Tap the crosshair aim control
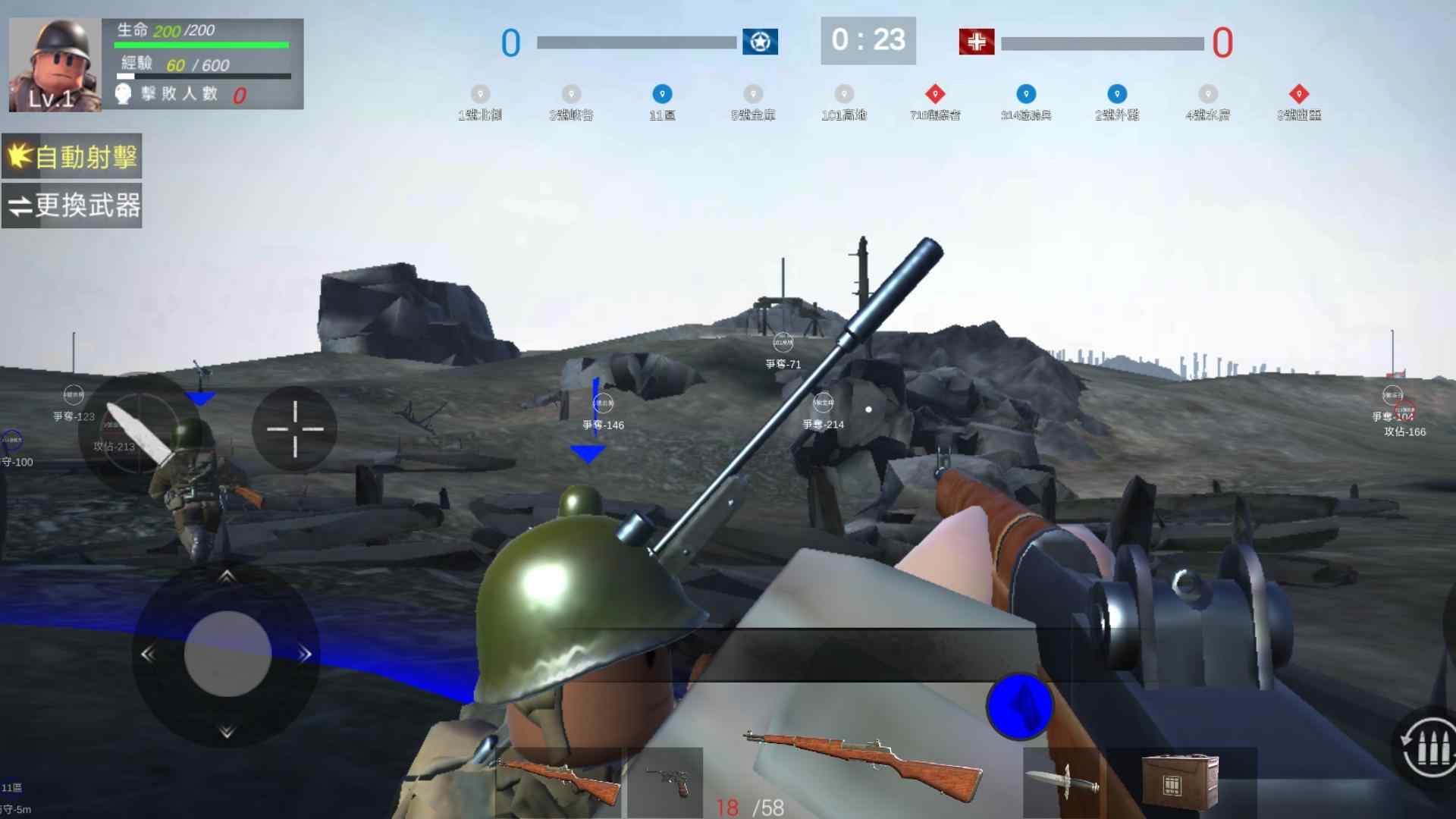The width and height of the screenshot is (1456, 819). pyautogui.click(x=294, y=428)
